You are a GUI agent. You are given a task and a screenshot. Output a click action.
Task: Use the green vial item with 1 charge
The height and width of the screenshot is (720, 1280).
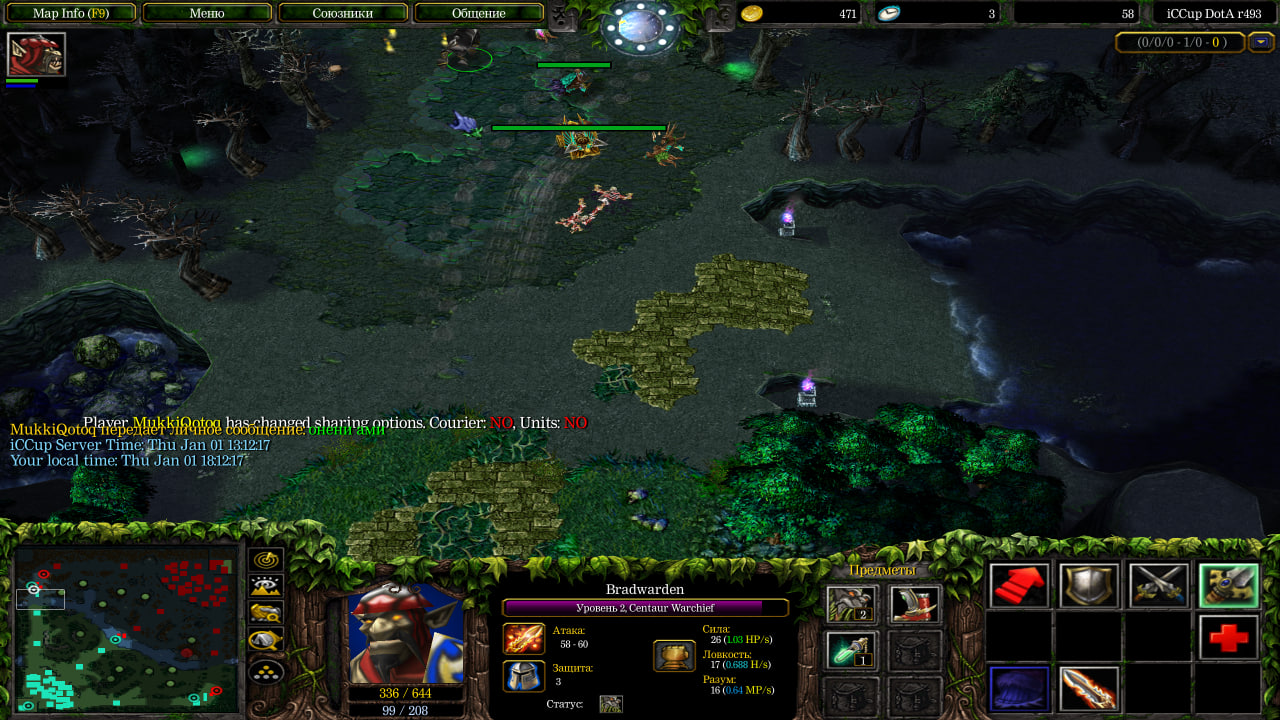tap(852, 650)
